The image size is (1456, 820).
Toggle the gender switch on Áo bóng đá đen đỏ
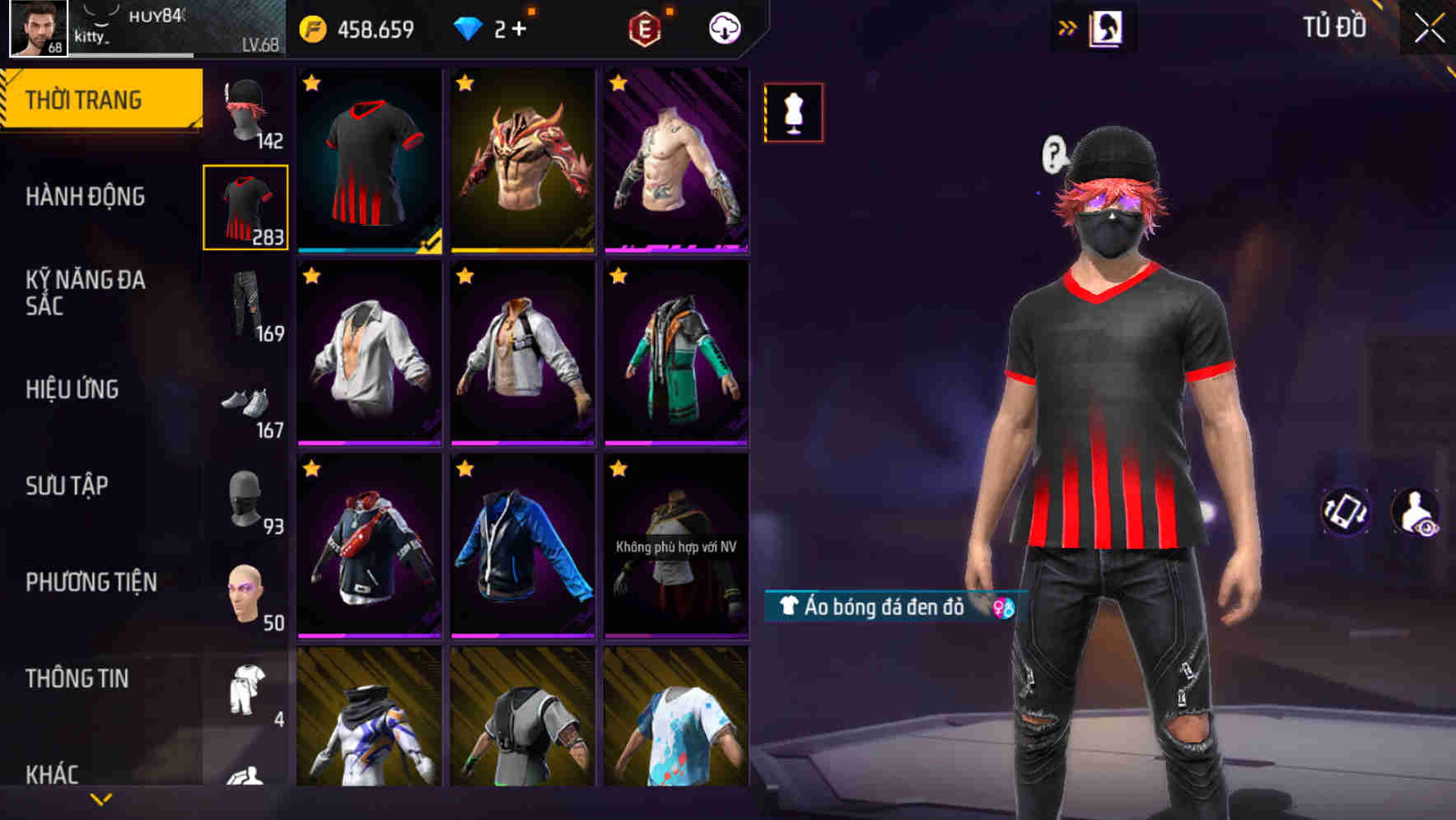tap(1001, 608)
